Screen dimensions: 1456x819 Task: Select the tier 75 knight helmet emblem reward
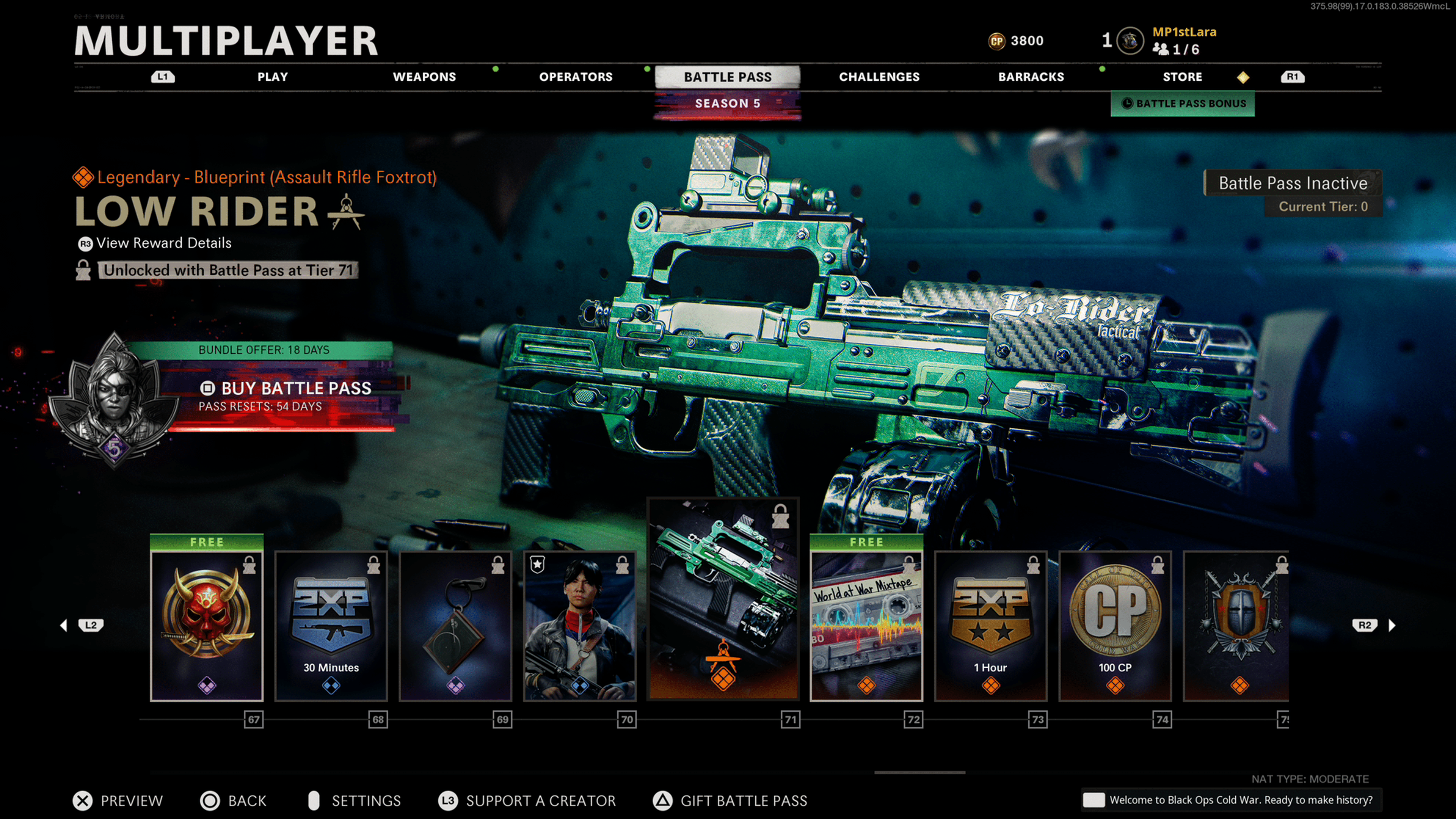coord(1236,626)
